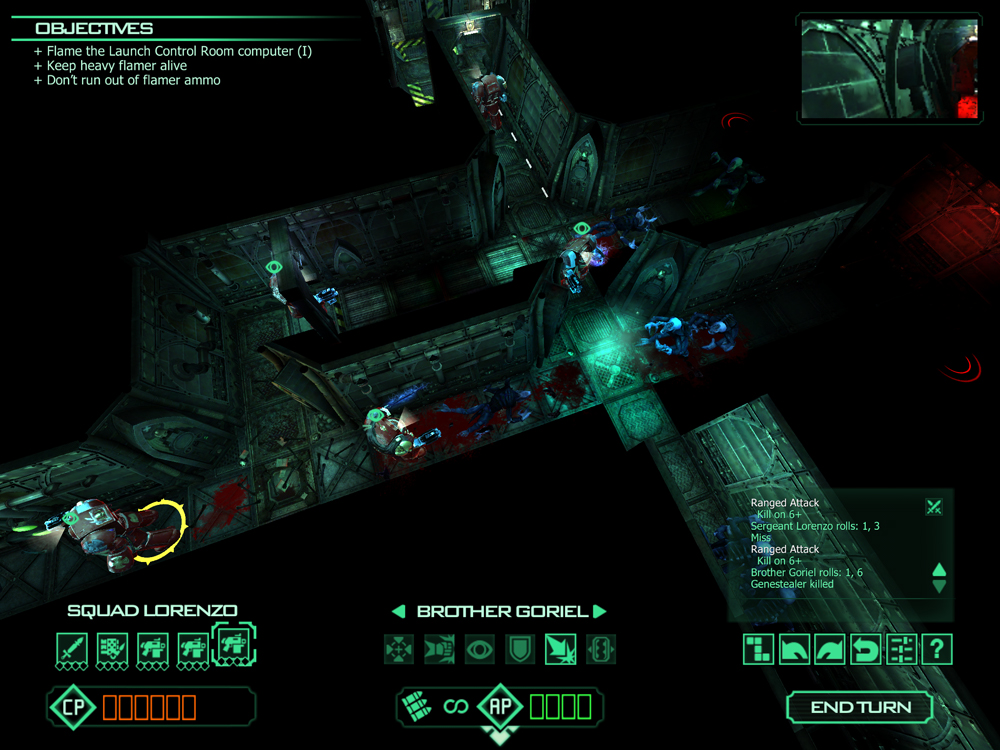Viewport: 1000px width, 750px height.
Task: Rotate the camera right
Action: [x=829, y=650]
